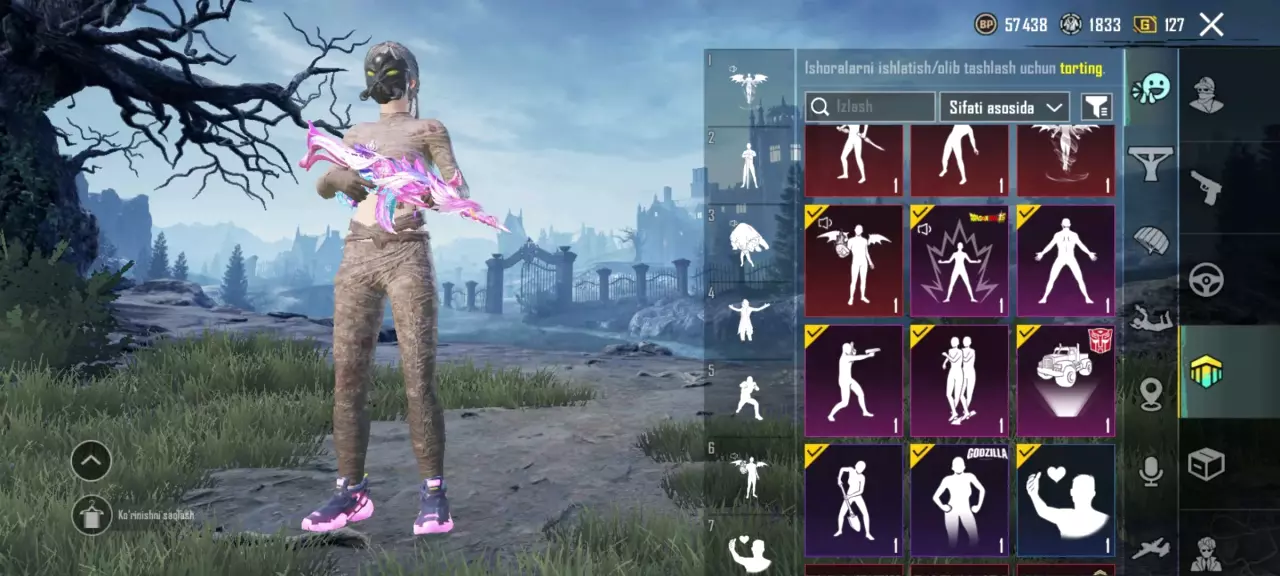The width and height of the screenshot is (1280, 576).
Task: Open the crate box tab
Action: [1206, 464]
